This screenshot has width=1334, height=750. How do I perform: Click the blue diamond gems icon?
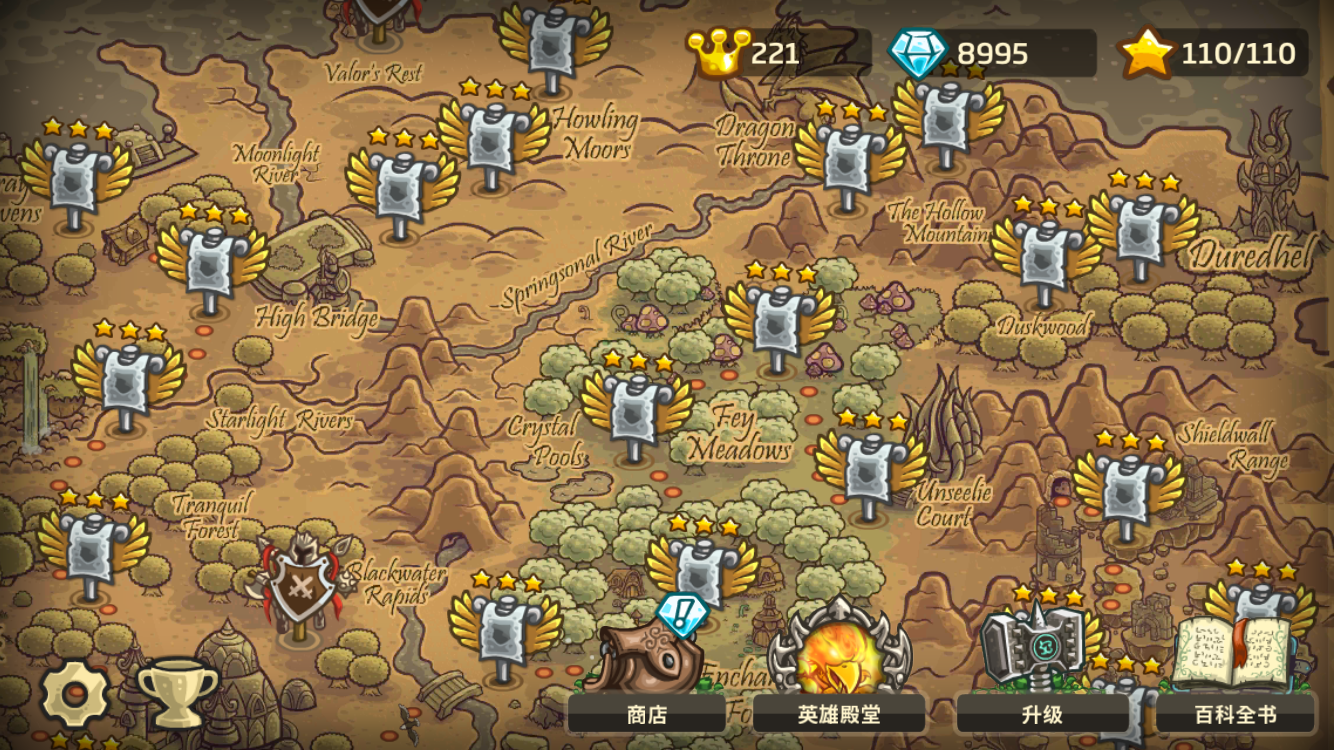(x=916, y=52)
